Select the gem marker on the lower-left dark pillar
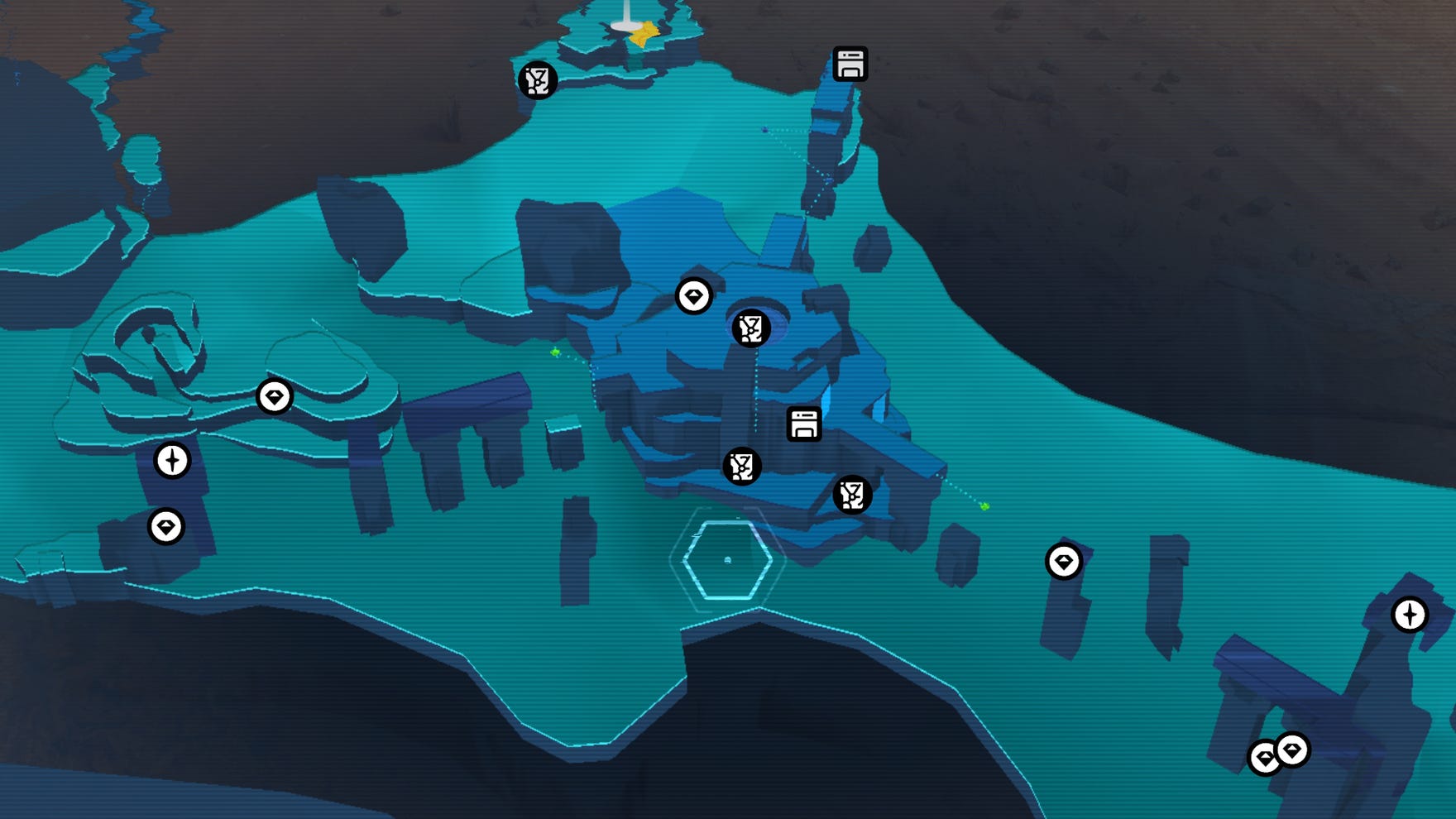The height and width of the screenshot is (819, 1456). (x=164, y=526)
